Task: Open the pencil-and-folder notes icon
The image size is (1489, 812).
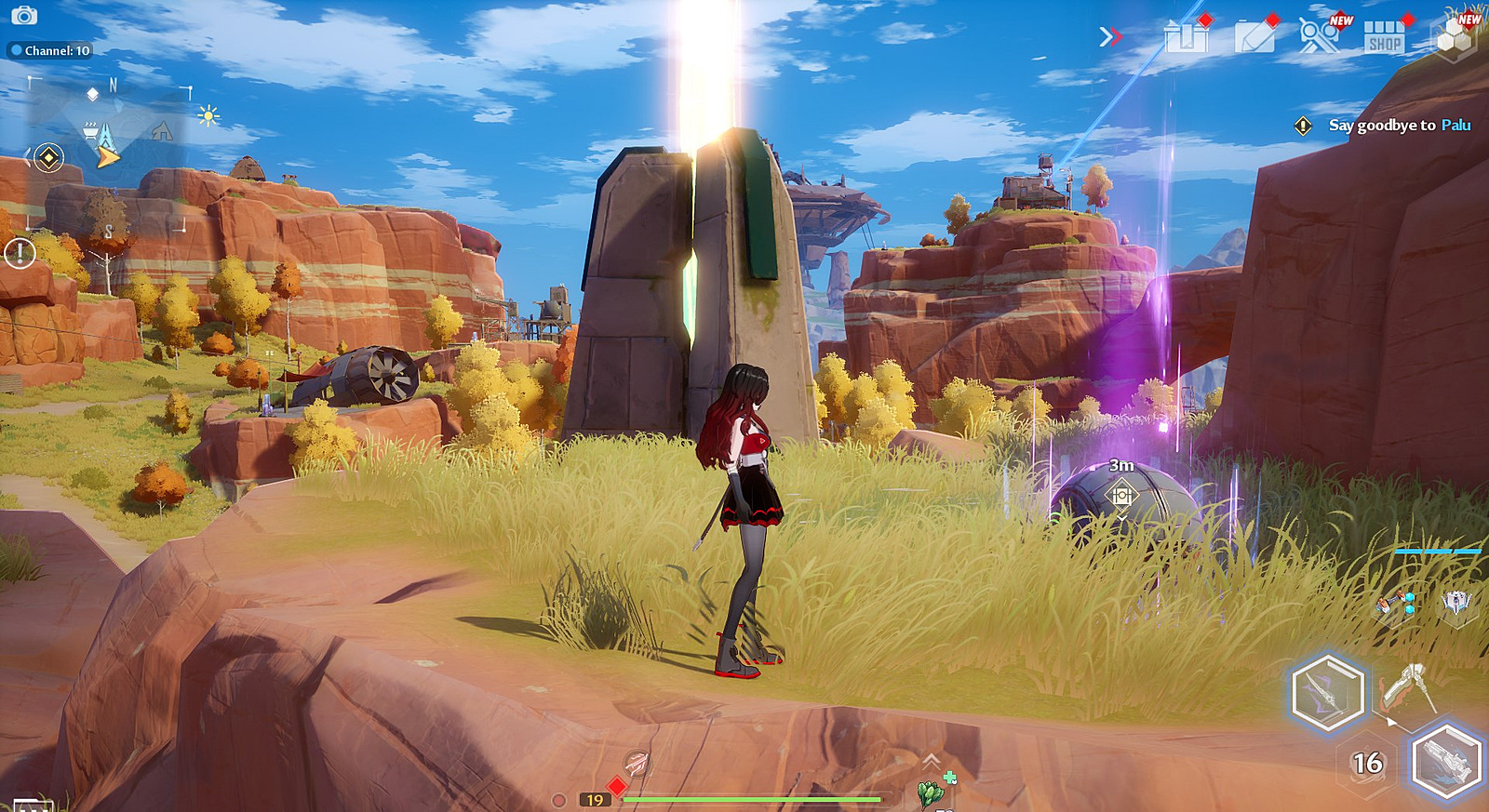Action: 1254,36
